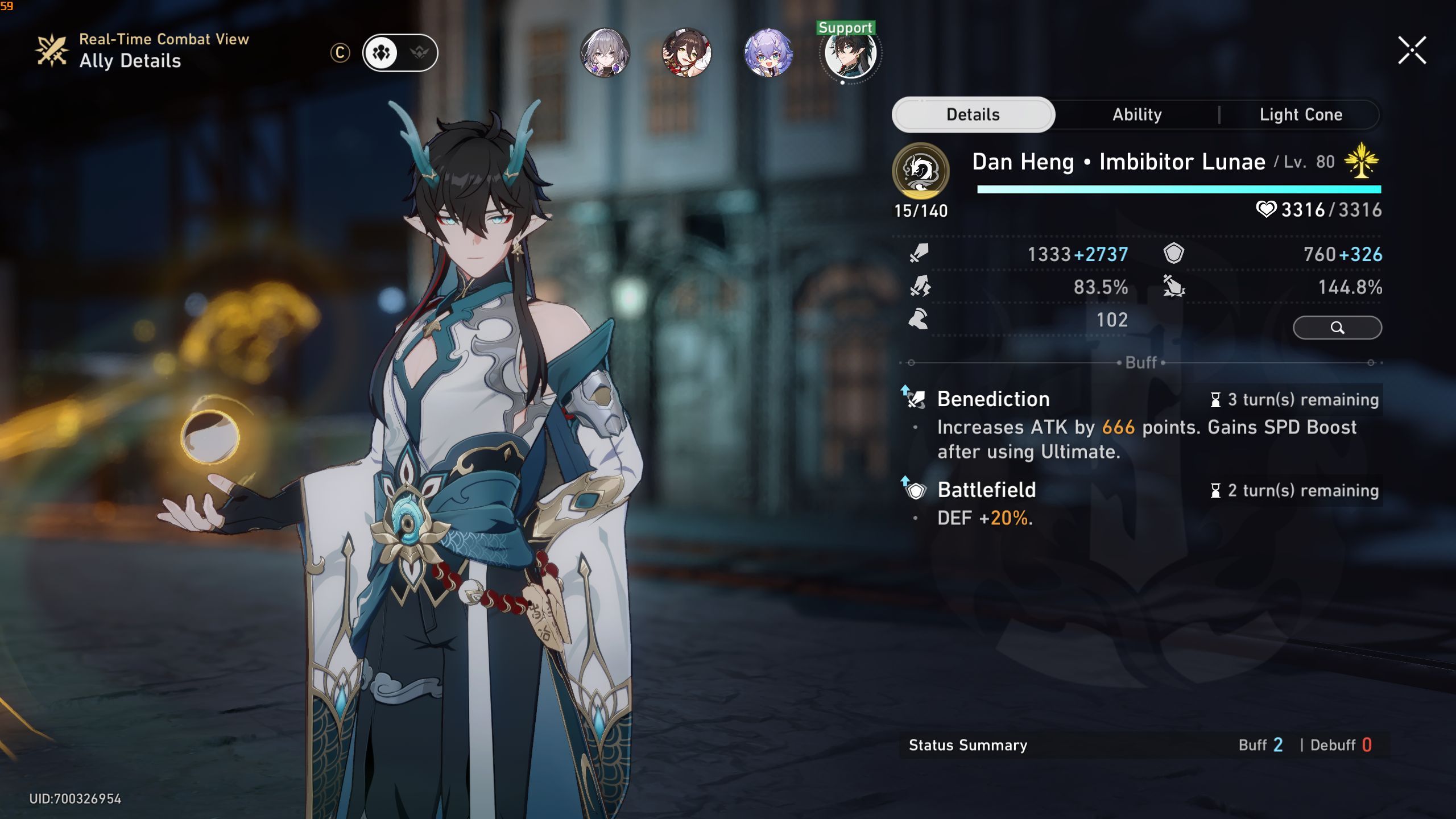Open detailed stats with magnifier button
The height and width of the screenshot is (819, 1456).
[1337, 328]
